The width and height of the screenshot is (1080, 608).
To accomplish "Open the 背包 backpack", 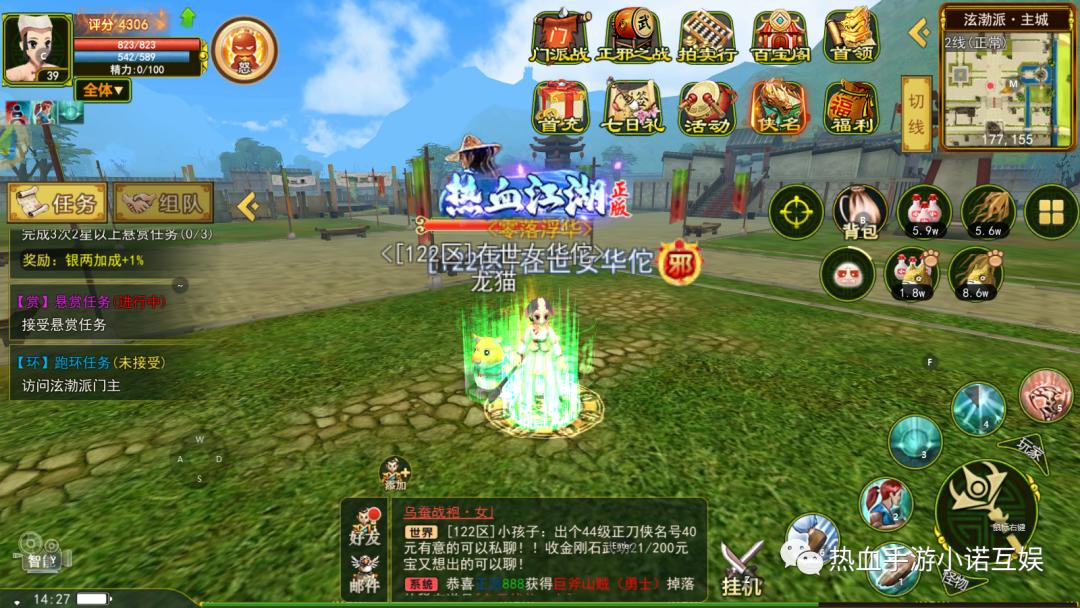I will pos(859,212).
